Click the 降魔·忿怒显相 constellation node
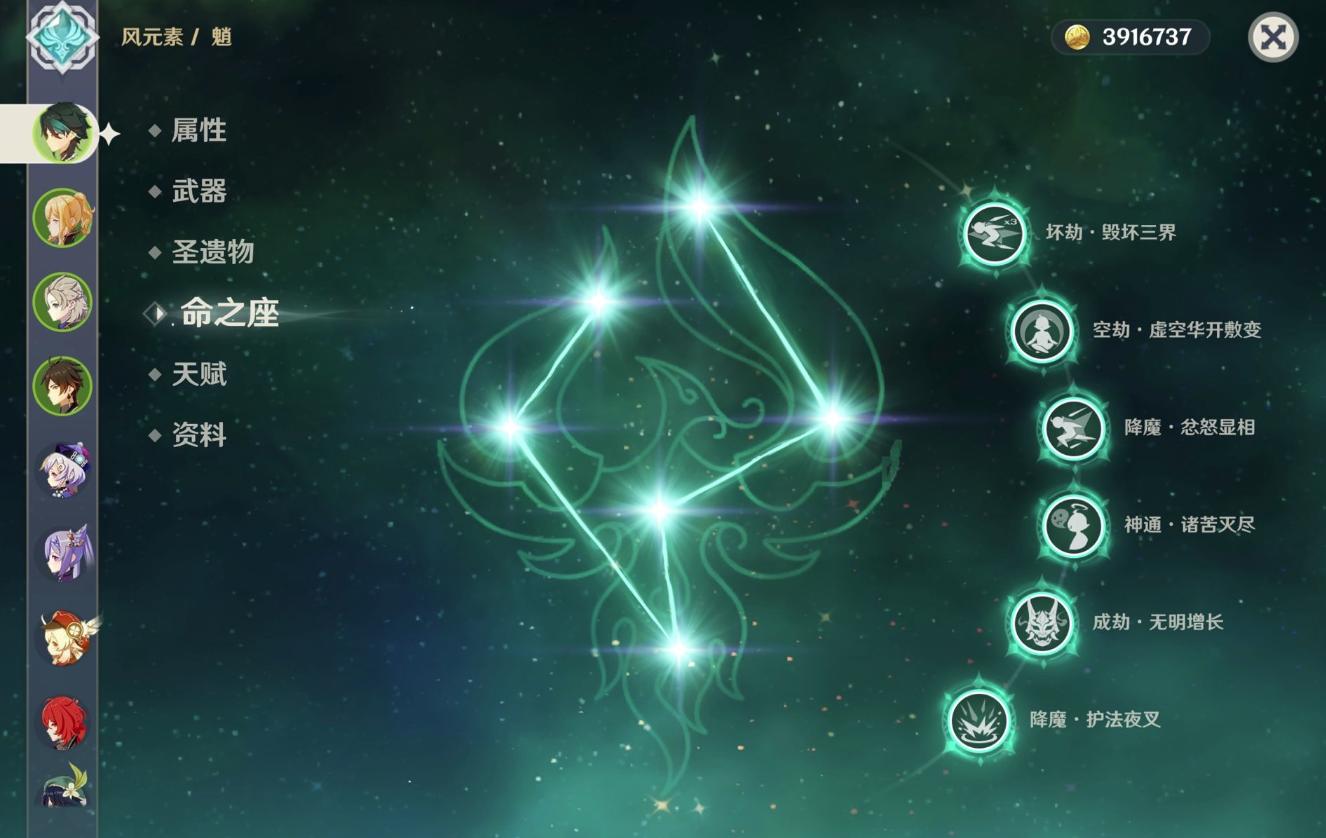 tap(1072, 427)
